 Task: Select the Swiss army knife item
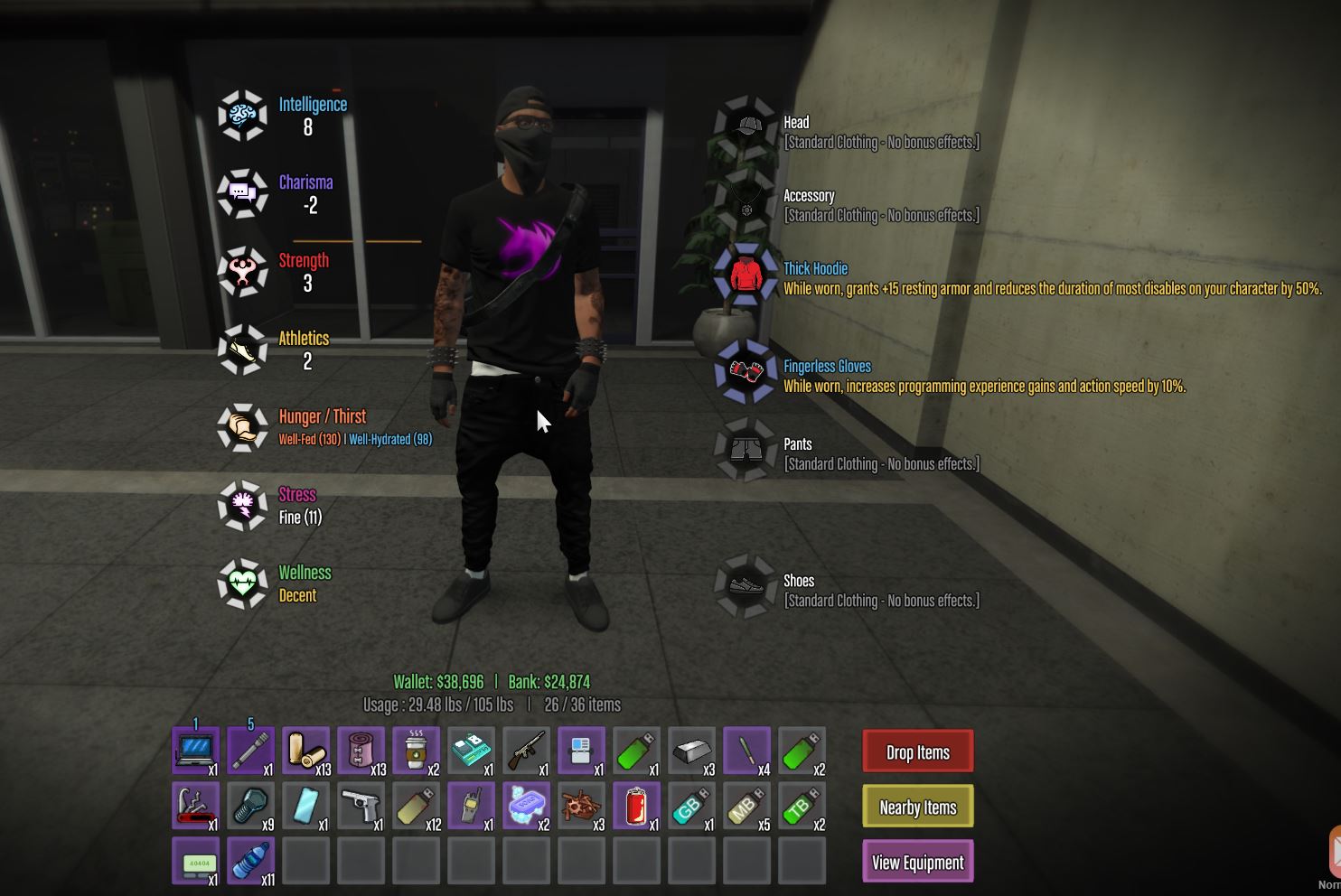coord(195,806)
